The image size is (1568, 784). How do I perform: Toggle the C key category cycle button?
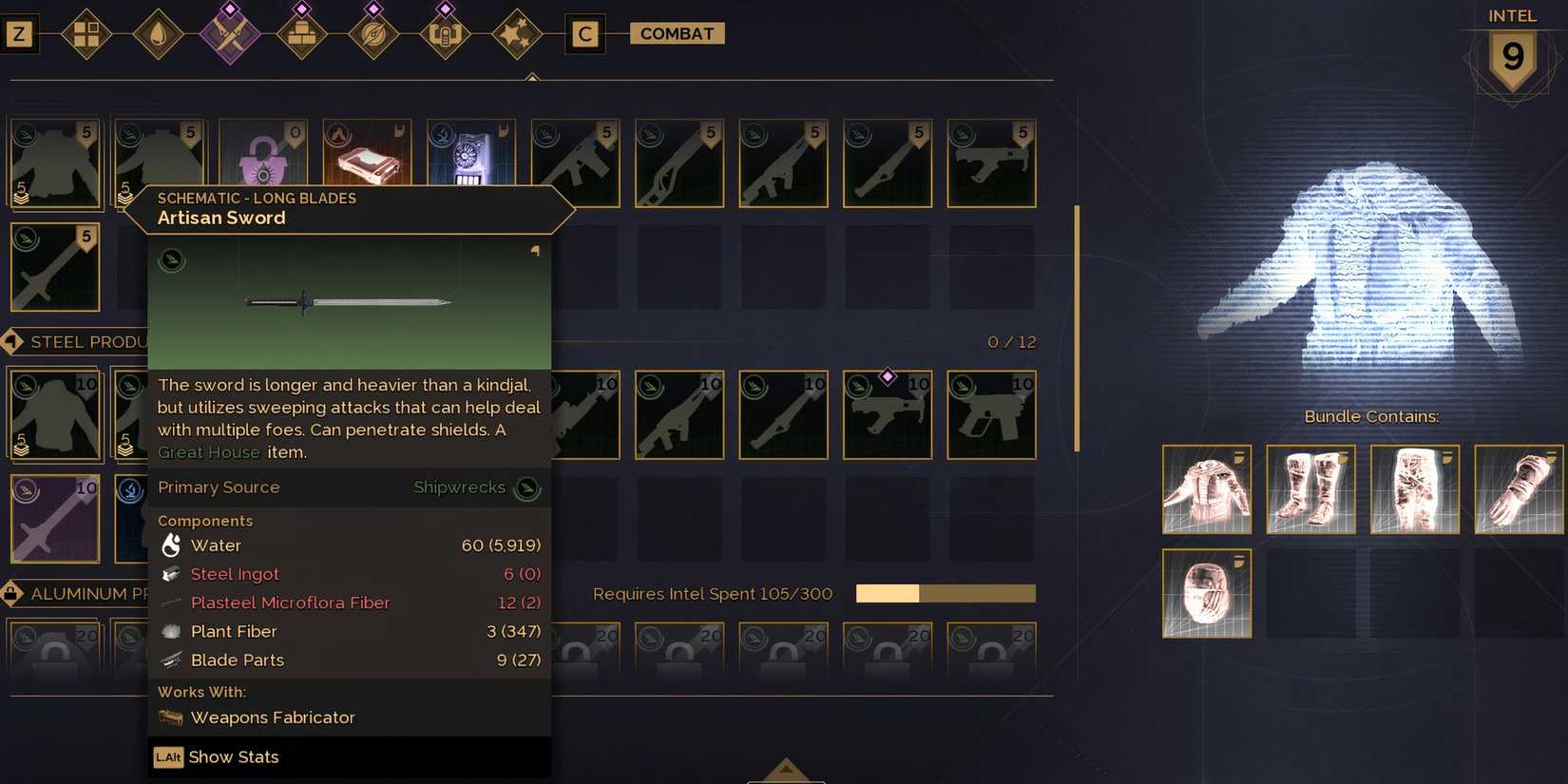click(585, 33)
